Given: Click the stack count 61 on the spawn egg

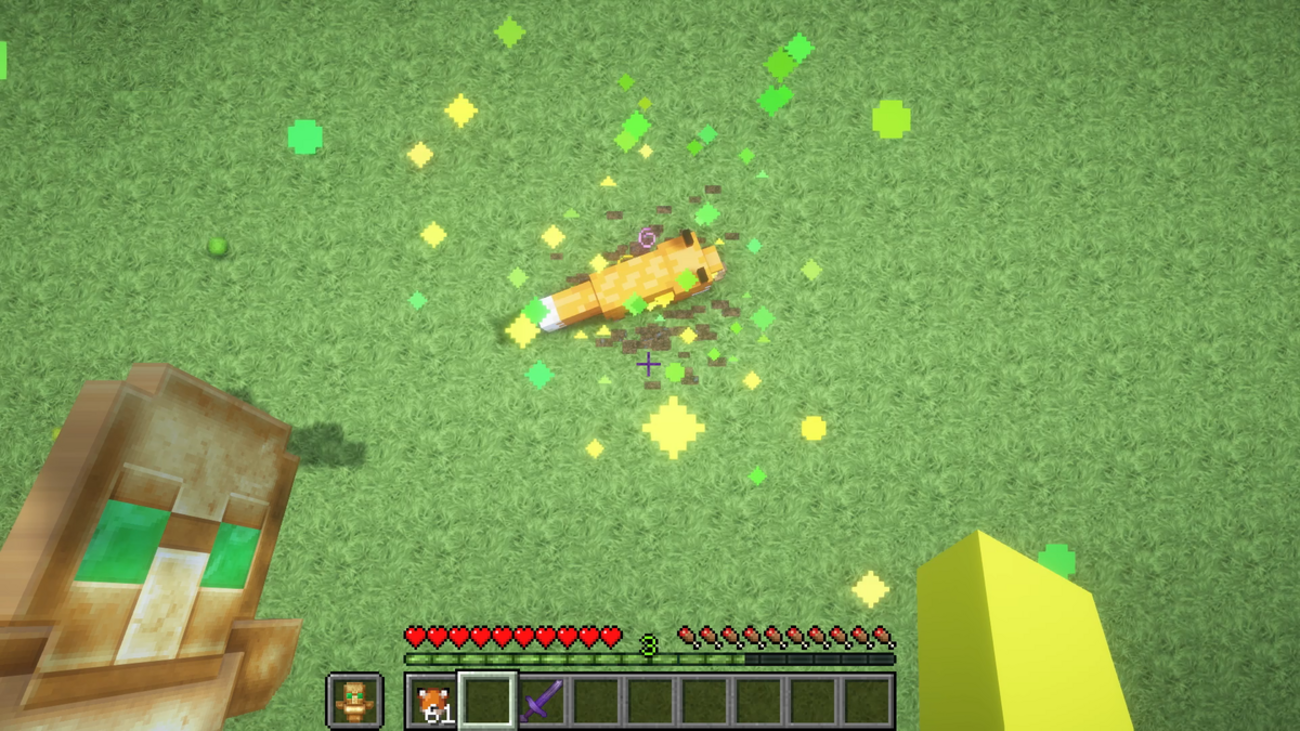Looking at the screenshot, I should tap(440, 712).
